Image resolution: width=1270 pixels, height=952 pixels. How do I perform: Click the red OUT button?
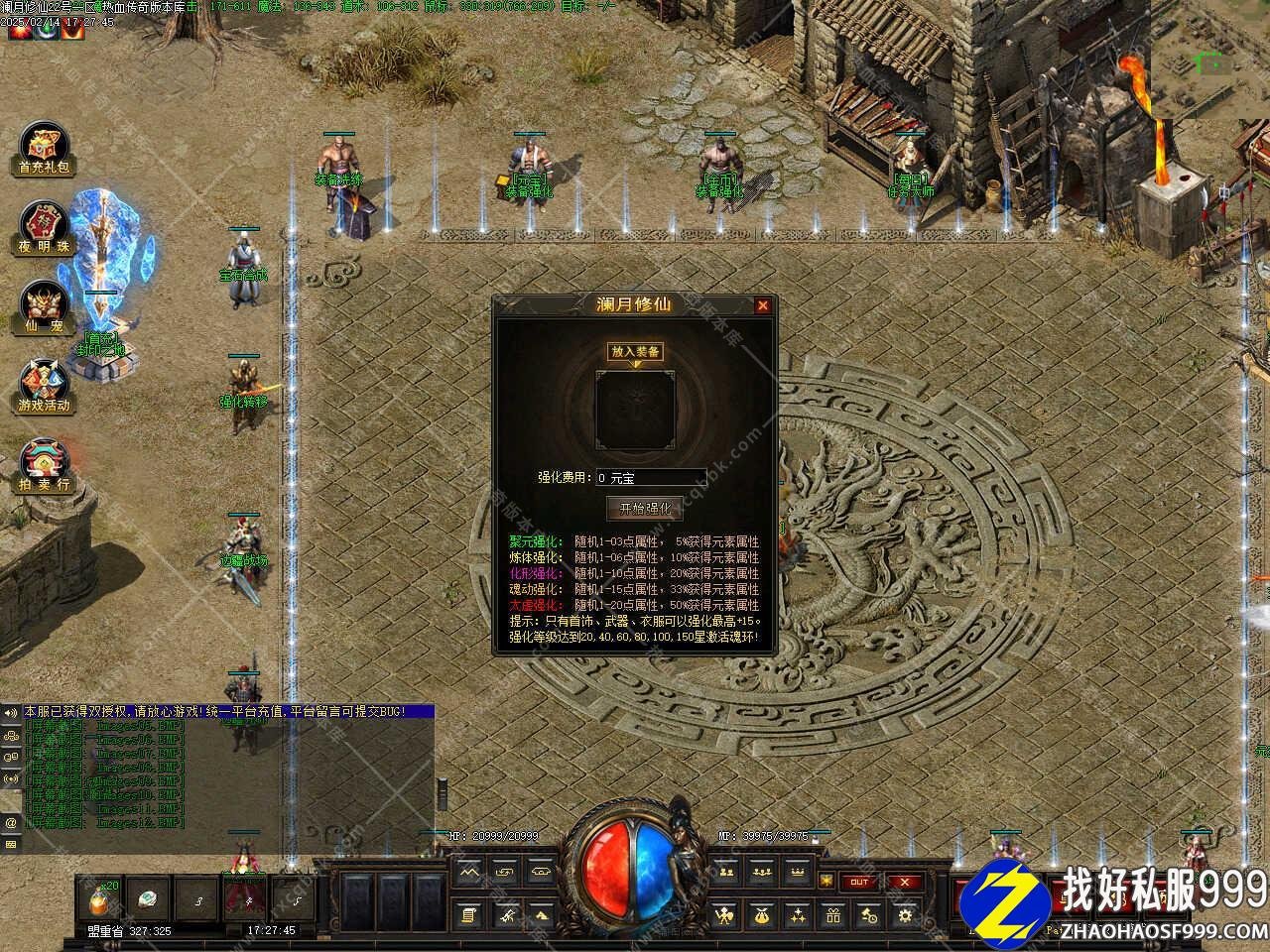pos(859,882)
